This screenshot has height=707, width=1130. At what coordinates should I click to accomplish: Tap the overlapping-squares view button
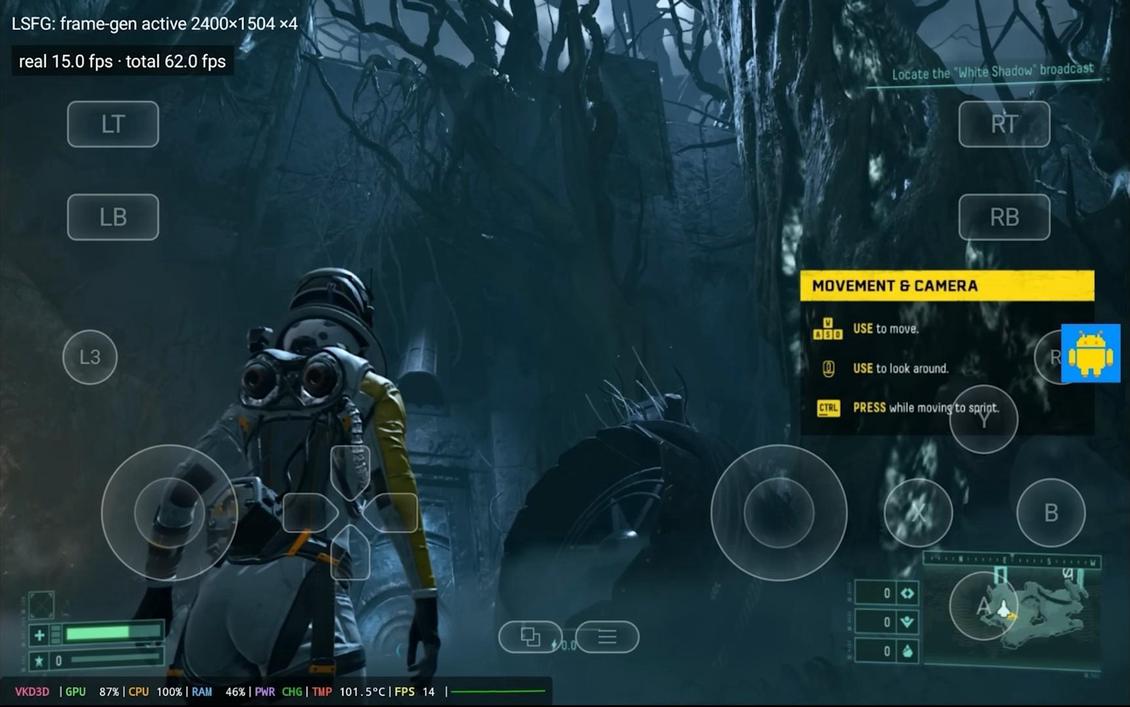pos(530,637)
